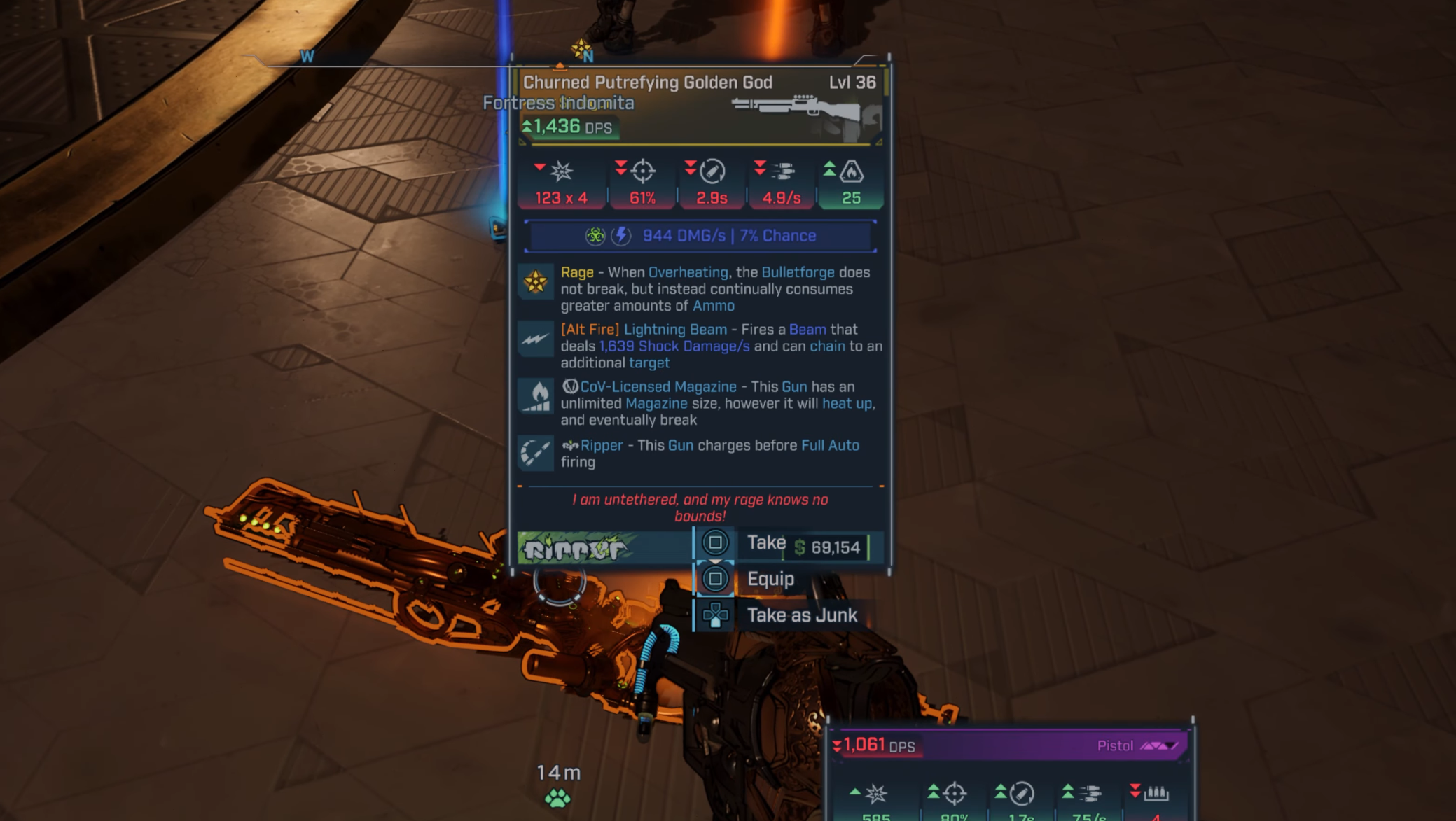Open the equipped Pistol comparison card header

pyautogui.click(x=1008, y=745)
